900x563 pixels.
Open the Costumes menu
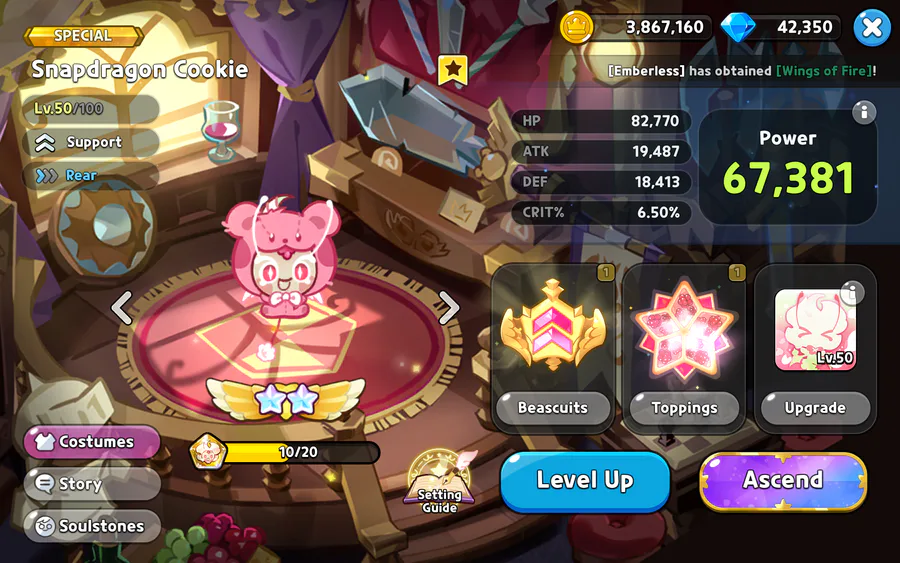[x=92, y=442]
